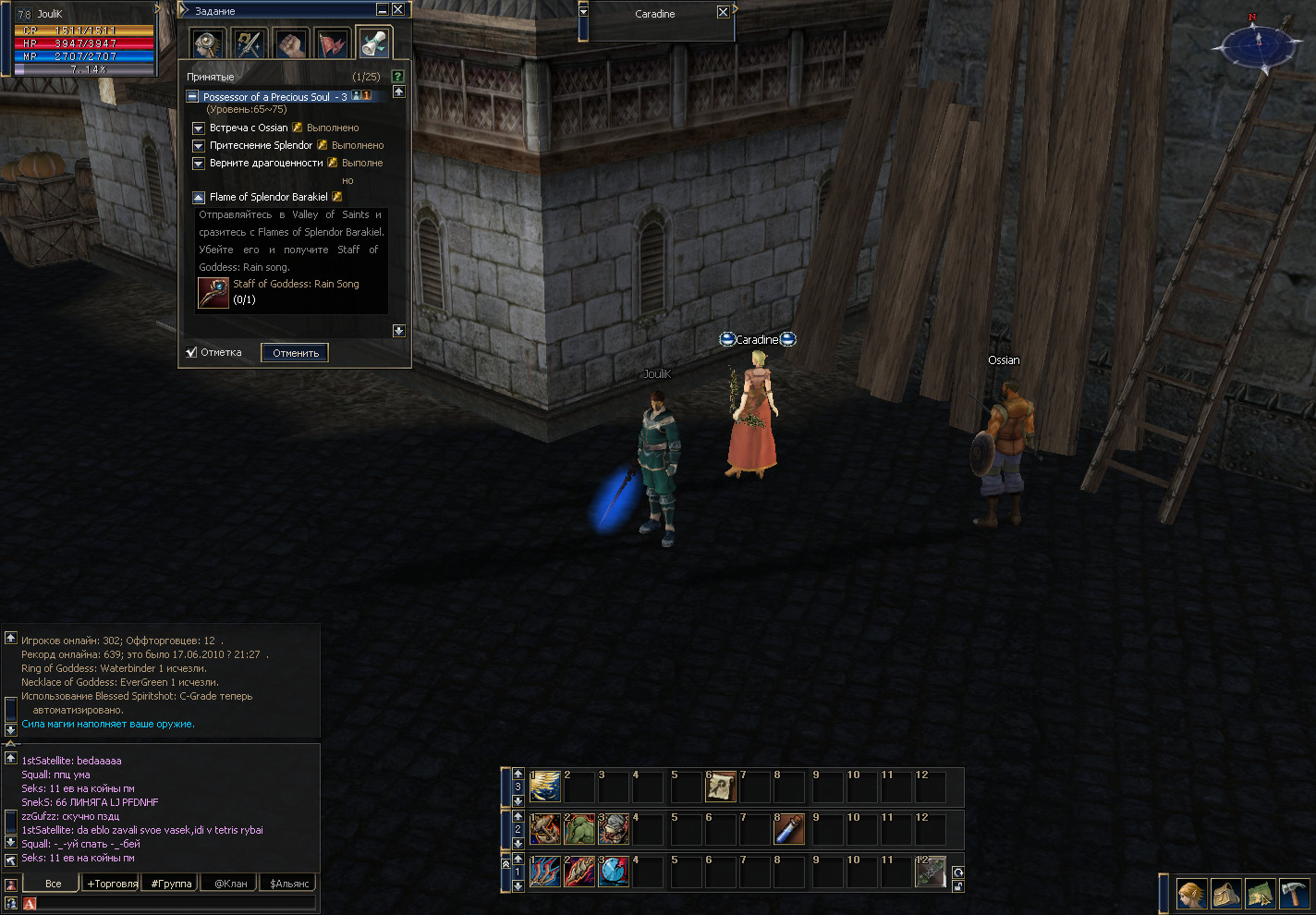
Task: Open the @Клан chat tab
Action: tap(230, 884)
